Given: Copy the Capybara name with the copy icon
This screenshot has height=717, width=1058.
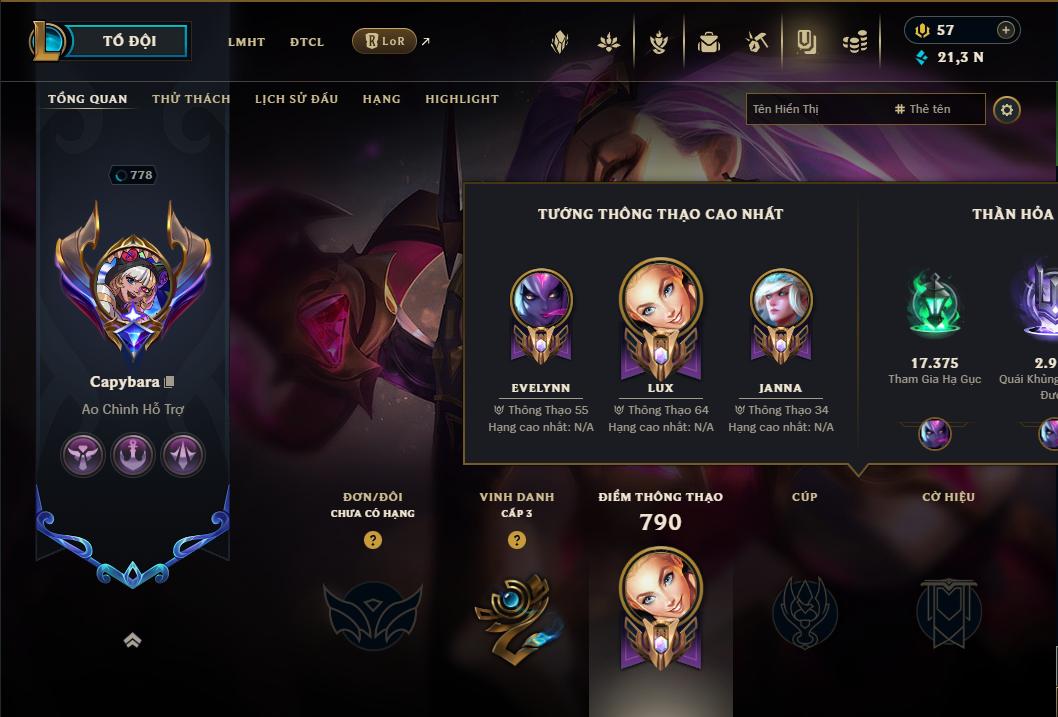Looking at the screenshot, I should 170,382.
